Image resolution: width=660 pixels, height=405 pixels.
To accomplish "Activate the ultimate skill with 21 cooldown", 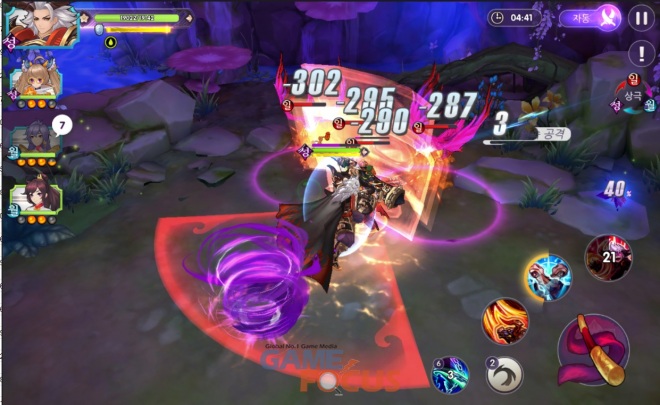I will (x=608, y=258).
